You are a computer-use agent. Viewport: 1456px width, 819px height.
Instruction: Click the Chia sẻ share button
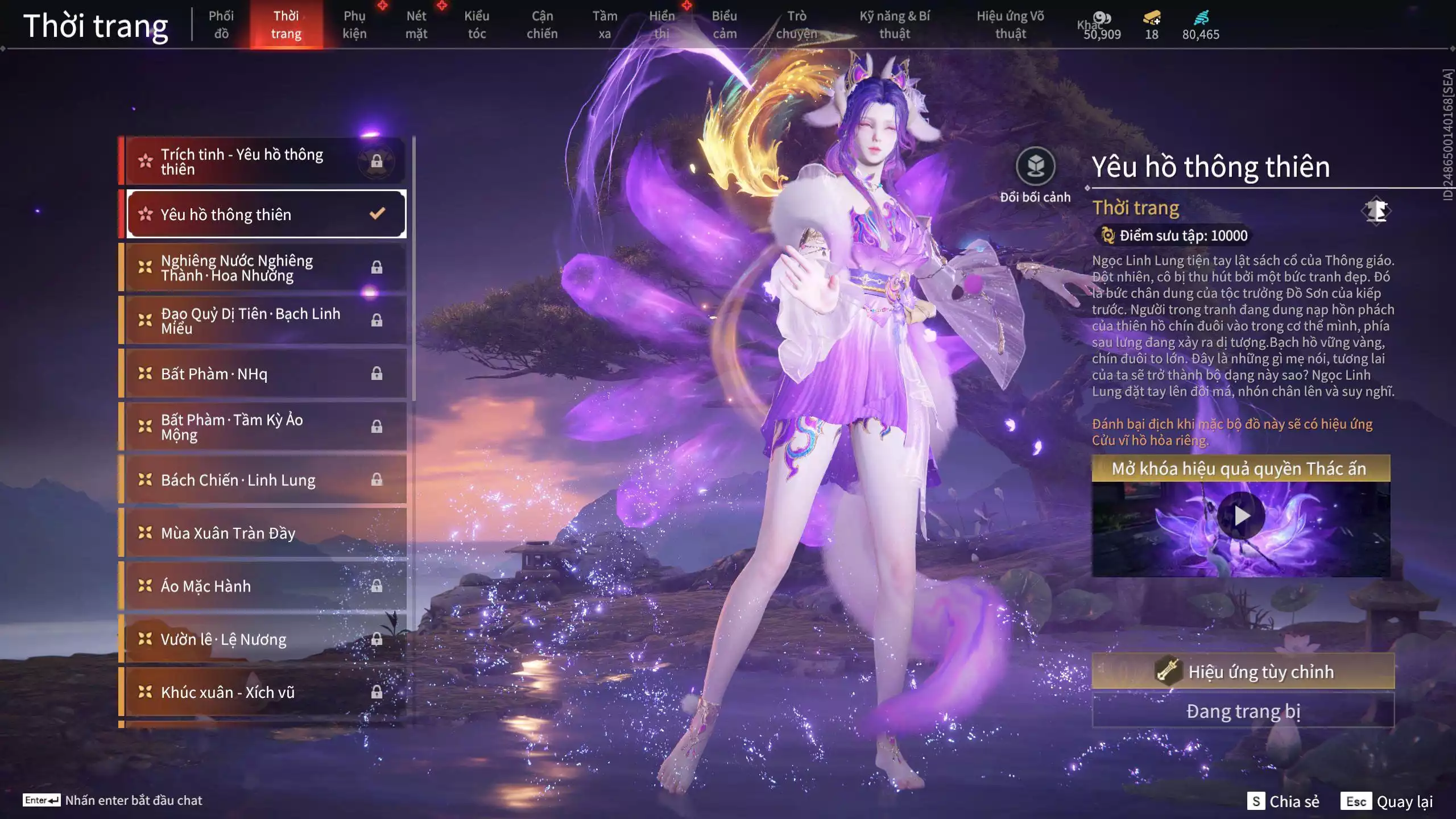[1283, 801]
